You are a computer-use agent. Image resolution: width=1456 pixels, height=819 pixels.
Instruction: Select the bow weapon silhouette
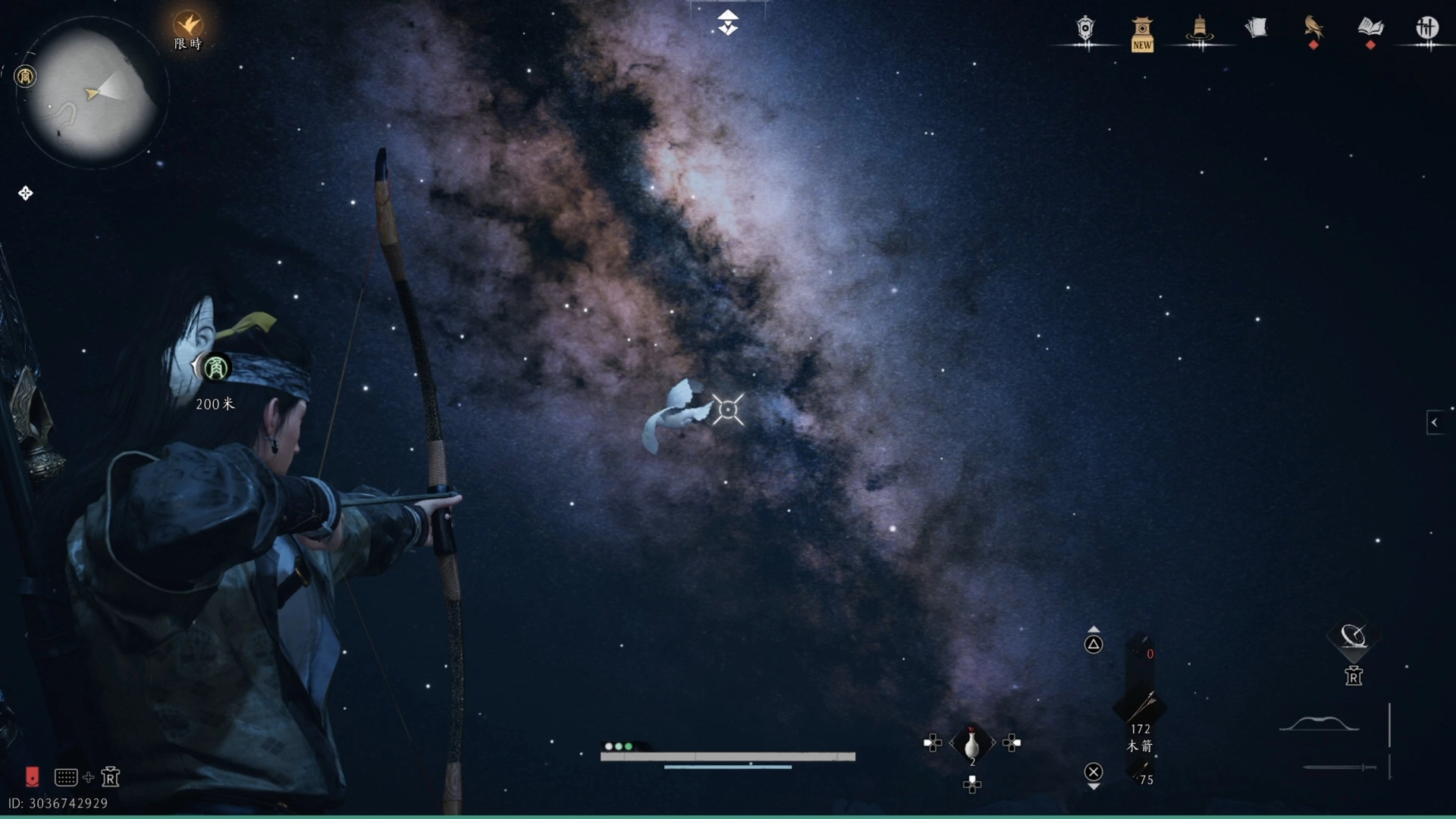pos(1319,724)
